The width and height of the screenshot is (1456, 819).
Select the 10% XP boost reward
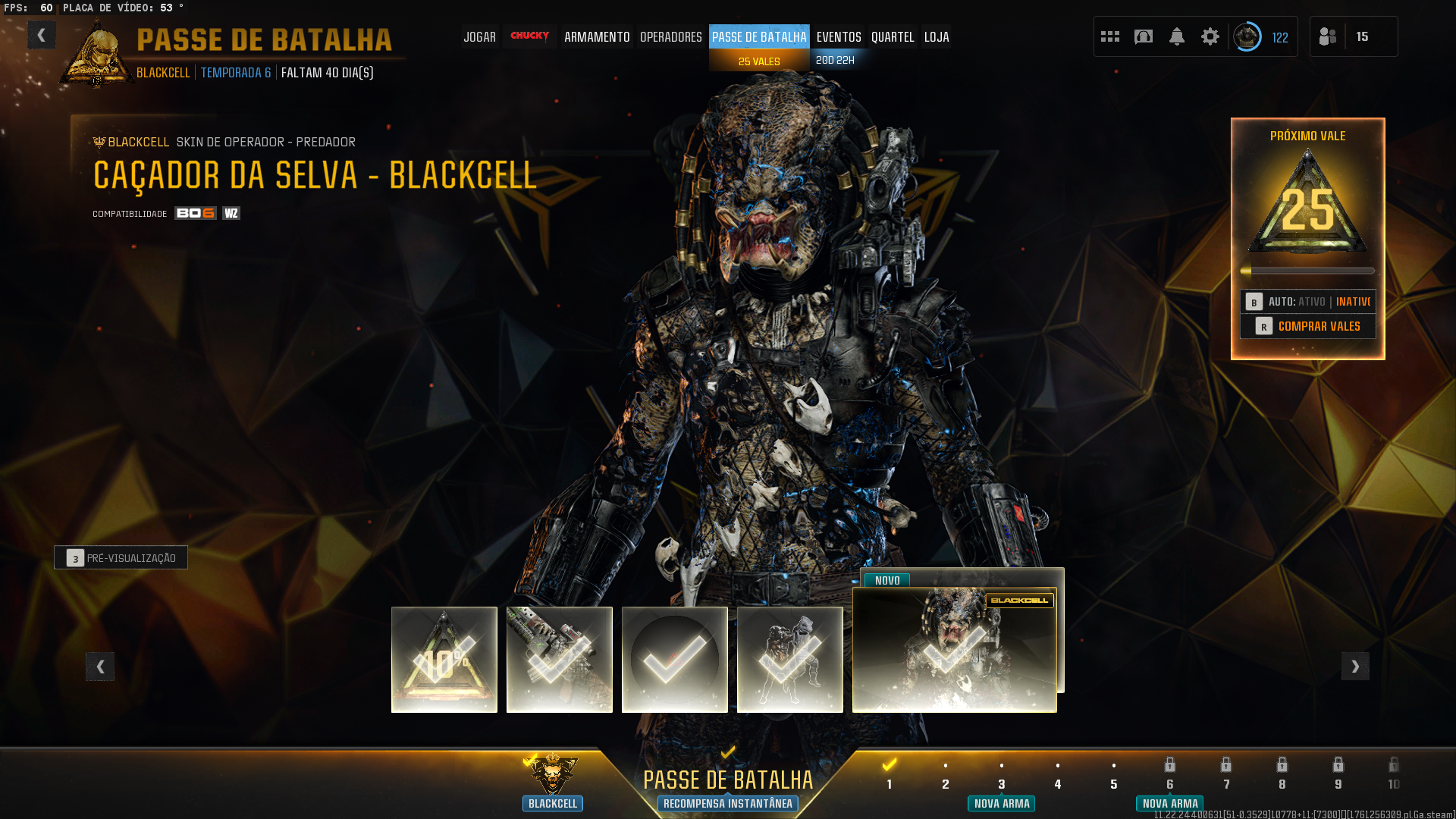pos(444,660)
